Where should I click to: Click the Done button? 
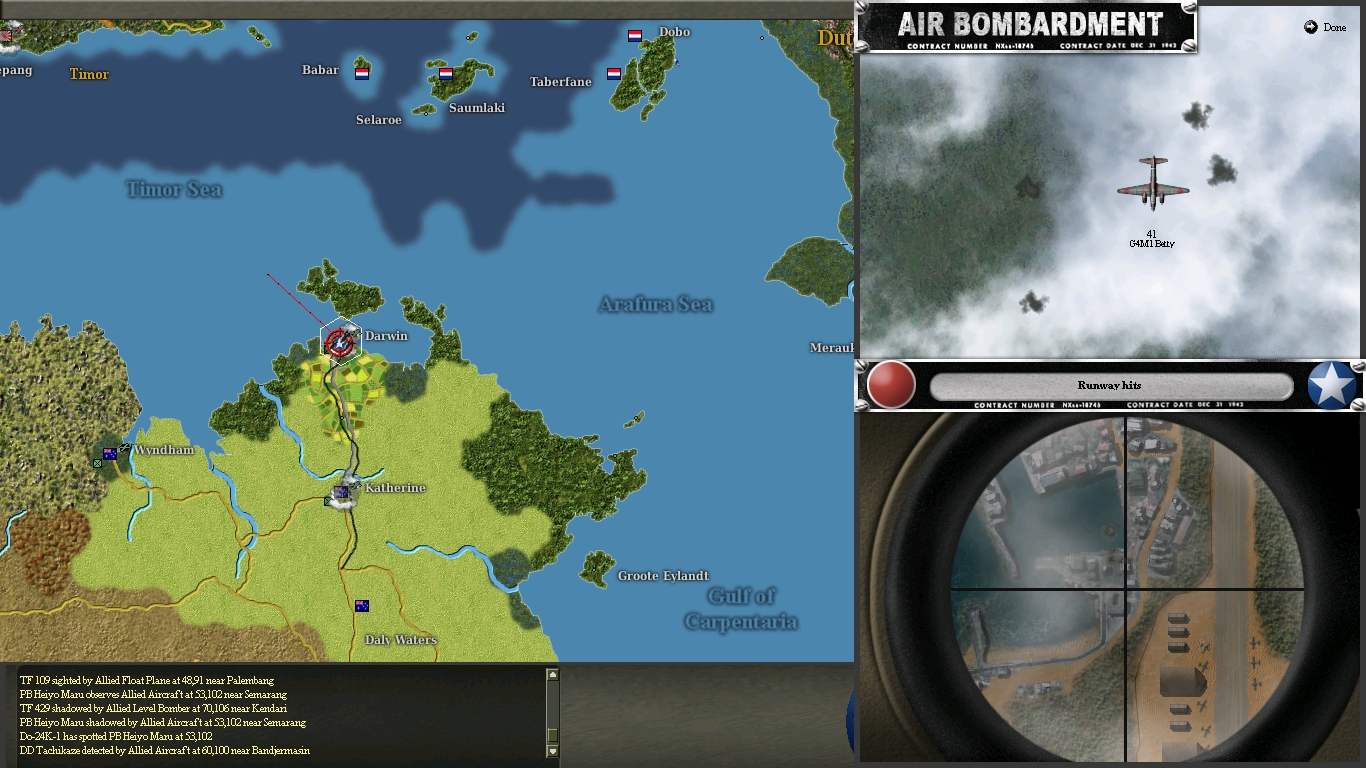tap(1323, 28)
